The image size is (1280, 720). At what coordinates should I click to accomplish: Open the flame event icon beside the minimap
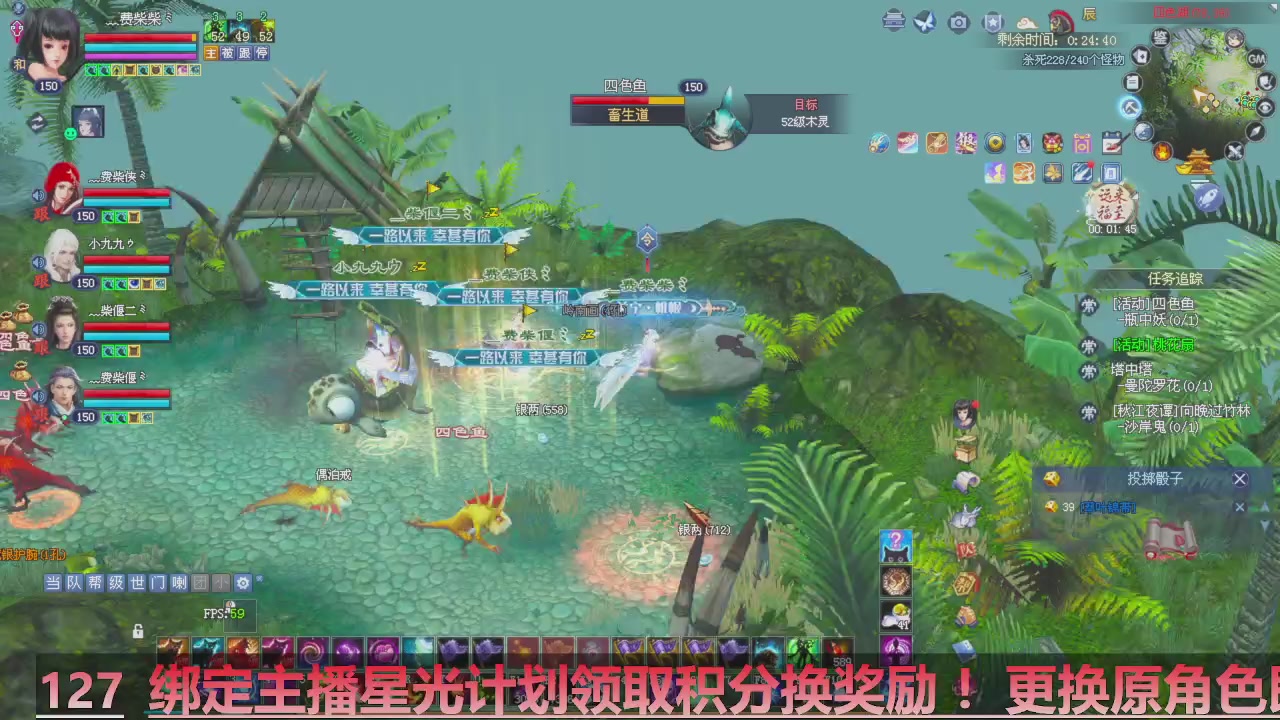point(1163,149)
